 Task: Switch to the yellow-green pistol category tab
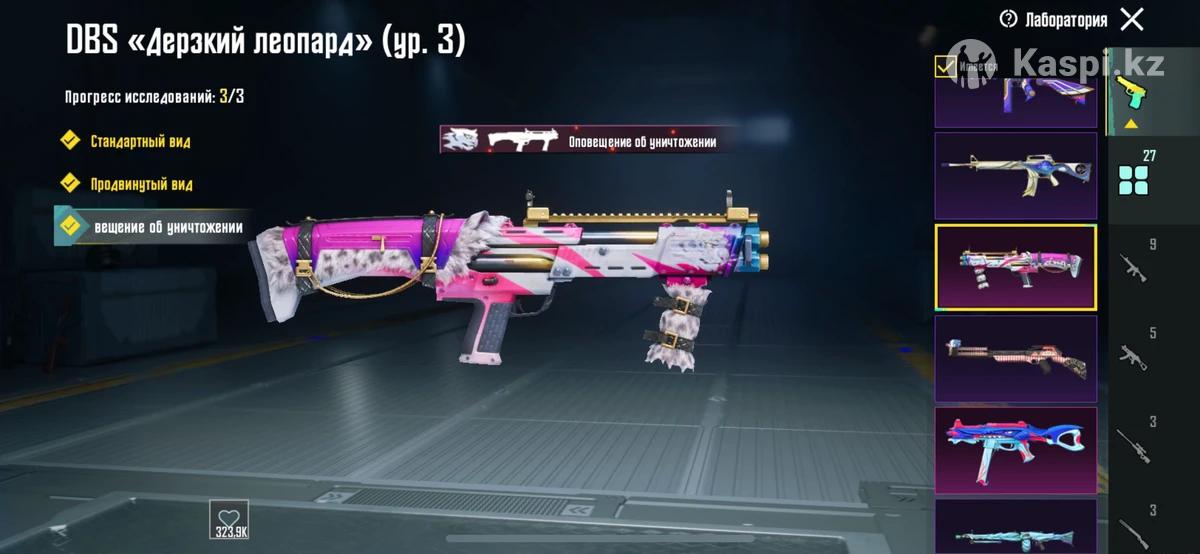(x=1132, y=95)
